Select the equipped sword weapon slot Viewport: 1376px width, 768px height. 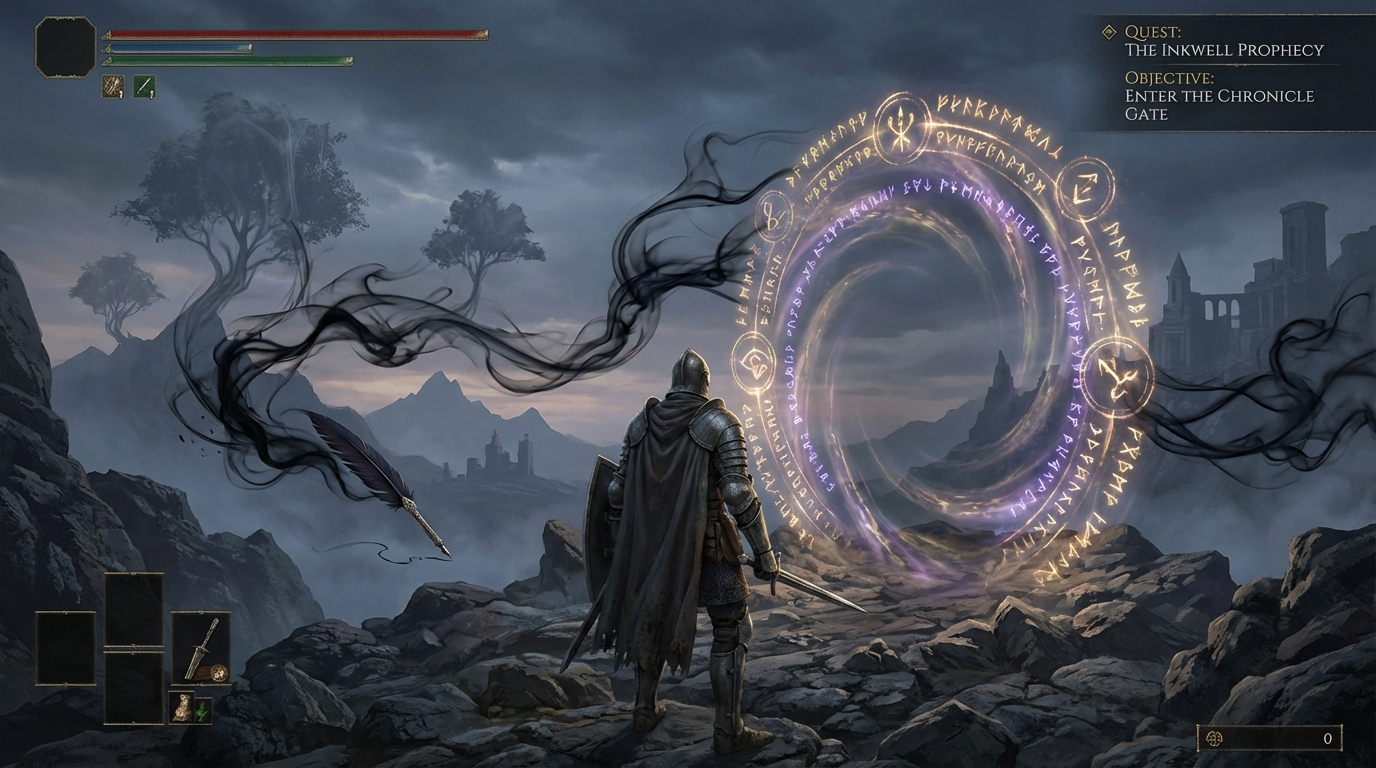pos(201,647)
